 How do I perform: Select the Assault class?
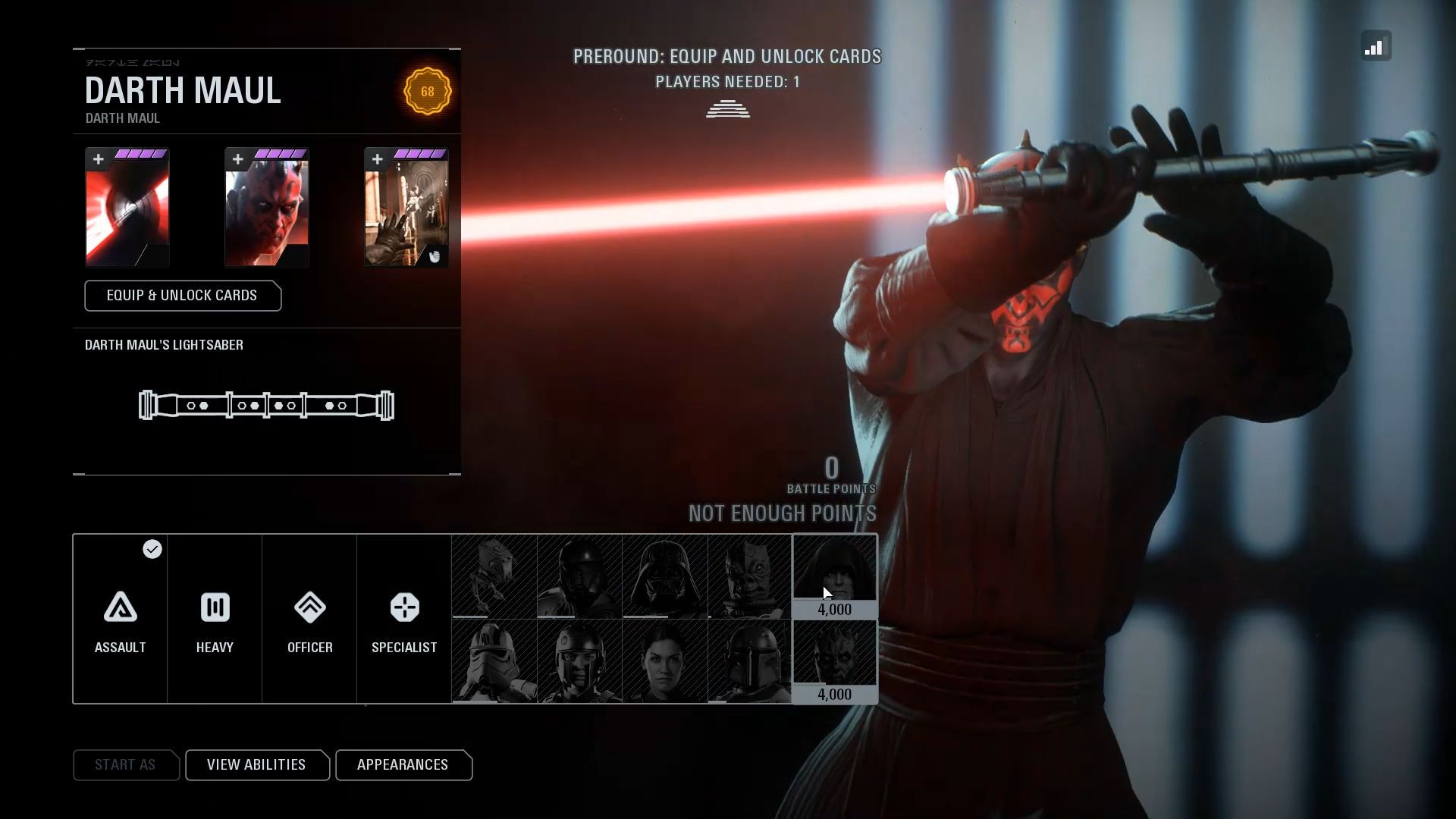[121, 619]
